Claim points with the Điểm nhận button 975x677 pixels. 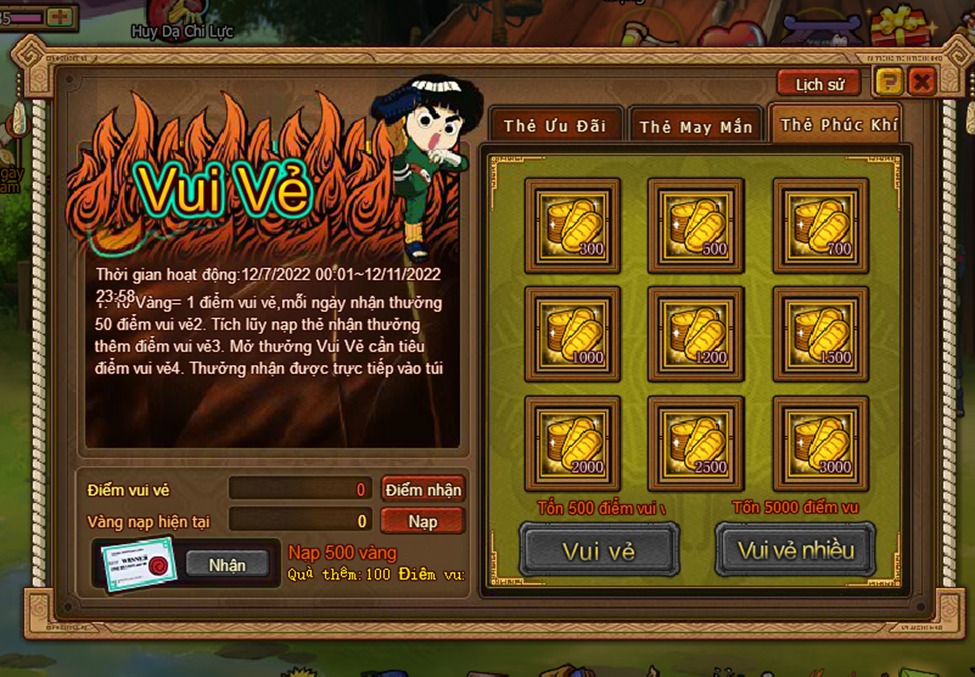423,489
